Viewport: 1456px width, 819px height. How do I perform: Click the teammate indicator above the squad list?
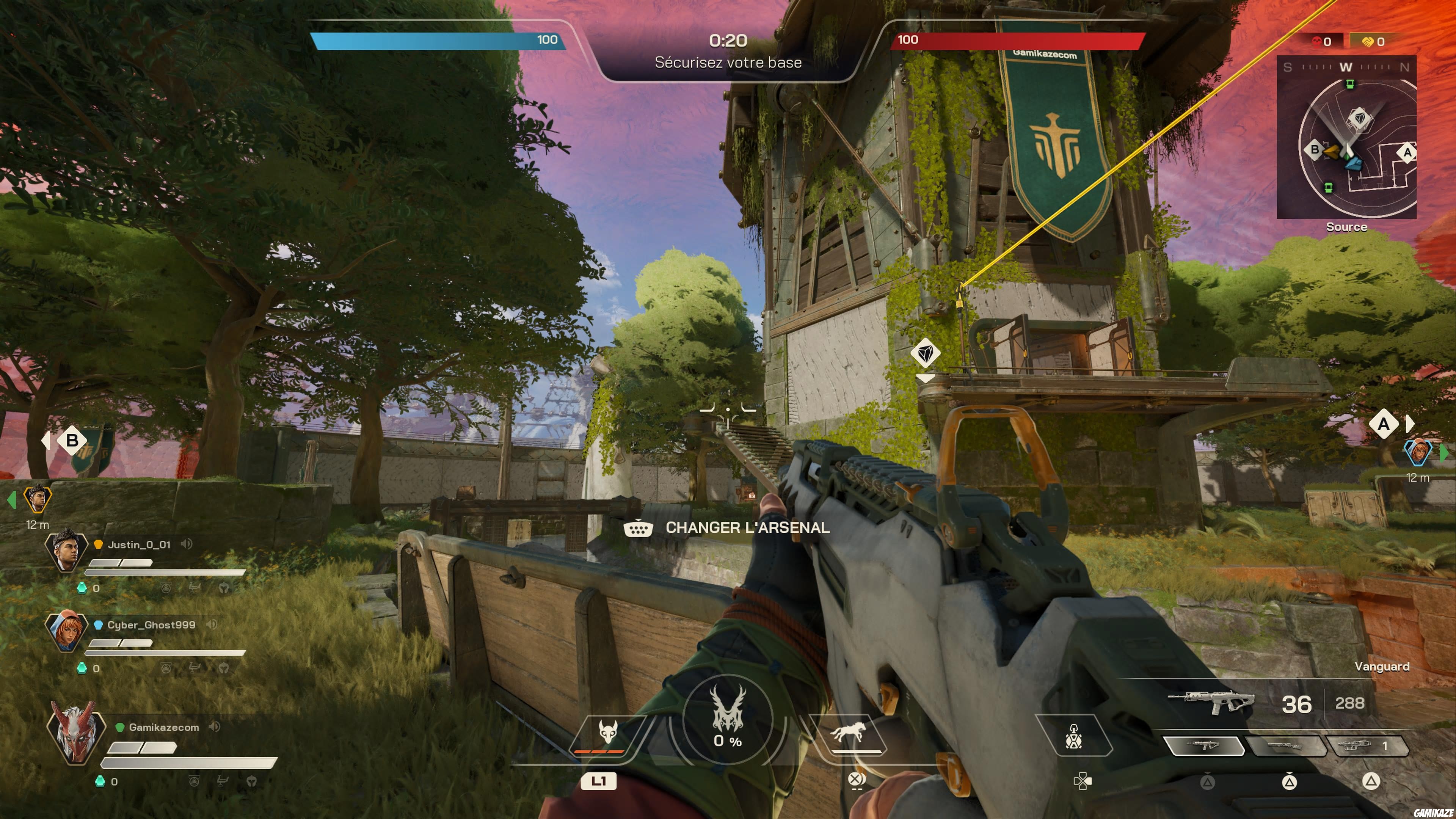pyautogui.click(x=37, y=498)
